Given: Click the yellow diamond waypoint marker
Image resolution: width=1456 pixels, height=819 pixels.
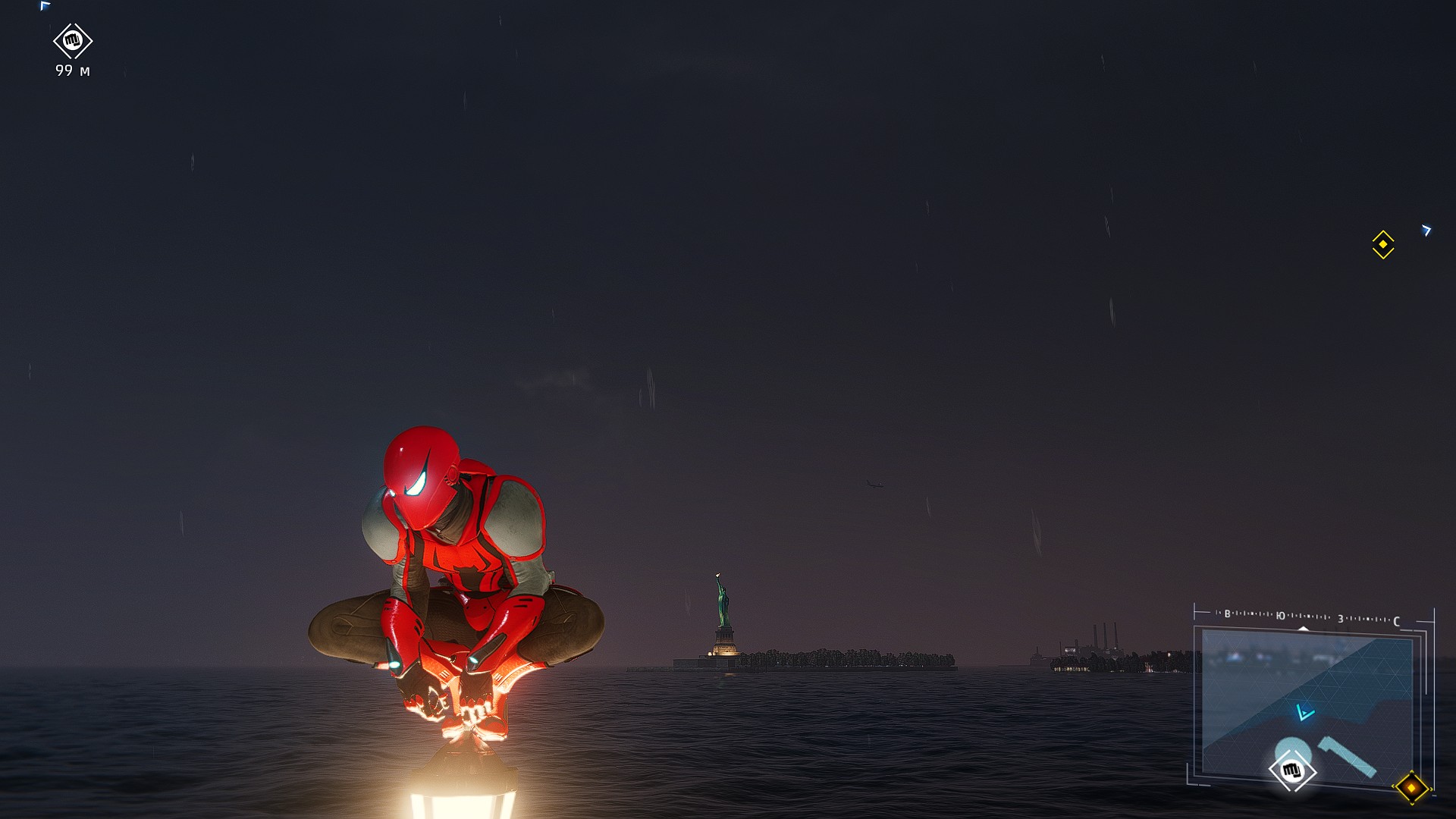Looking at the screenshot, I should (1382, 244).
